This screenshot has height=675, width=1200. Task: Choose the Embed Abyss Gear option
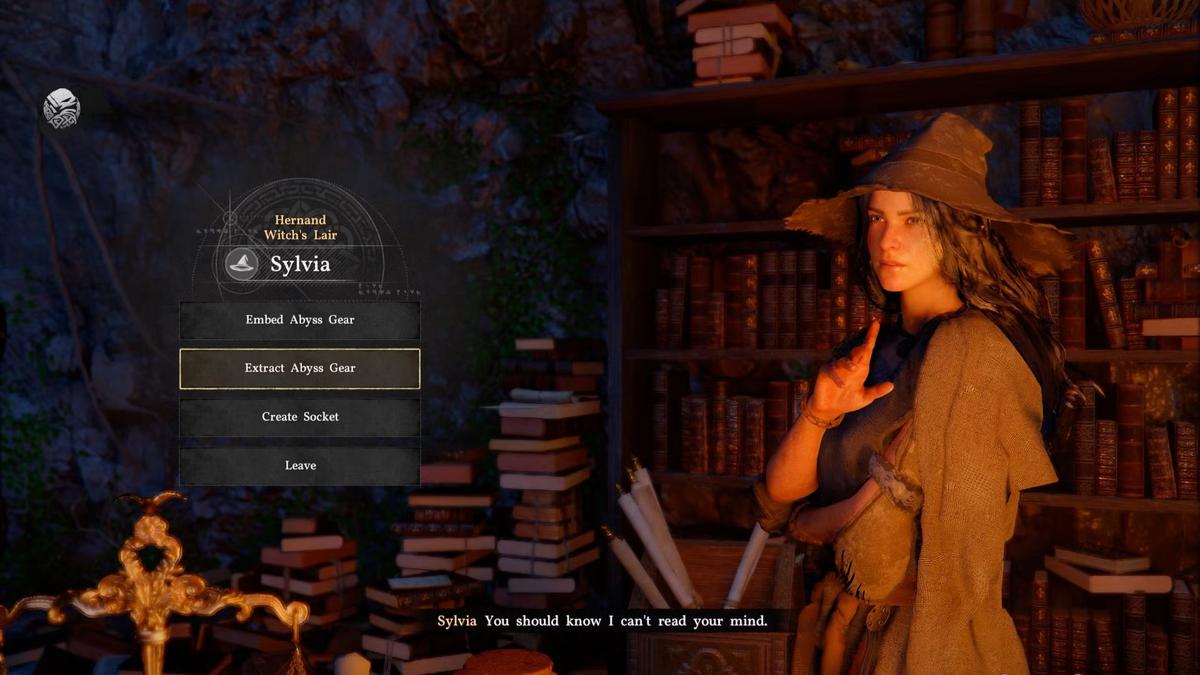click(300, 320)
